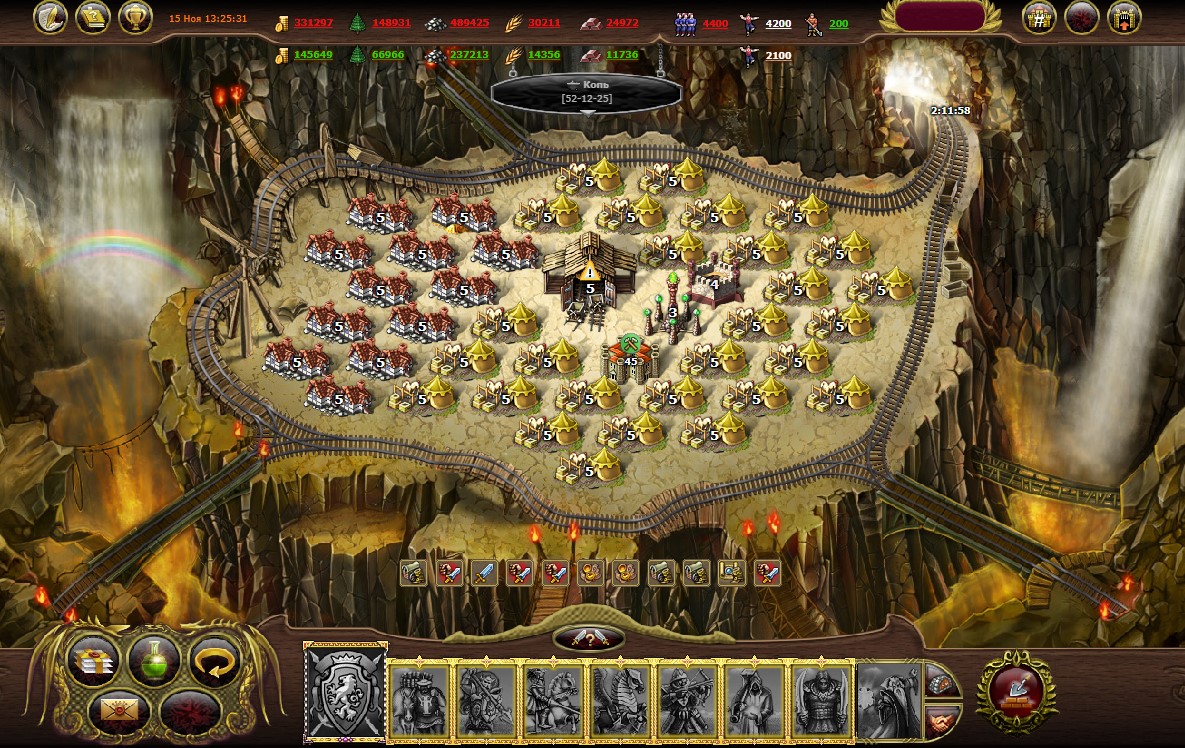
Task: Click the yellow curved arrow button
Action: (x=214, y=660)
